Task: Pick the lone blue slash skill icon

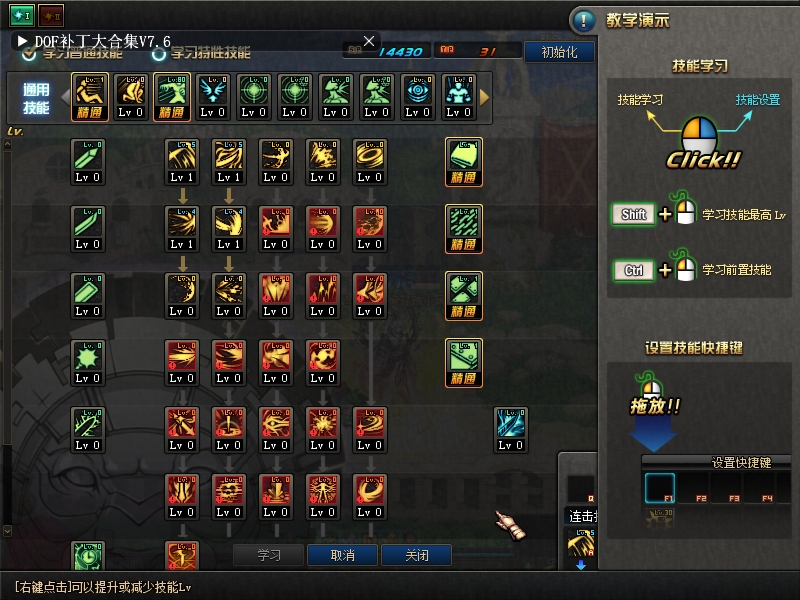Action: (x=511, y=424)
